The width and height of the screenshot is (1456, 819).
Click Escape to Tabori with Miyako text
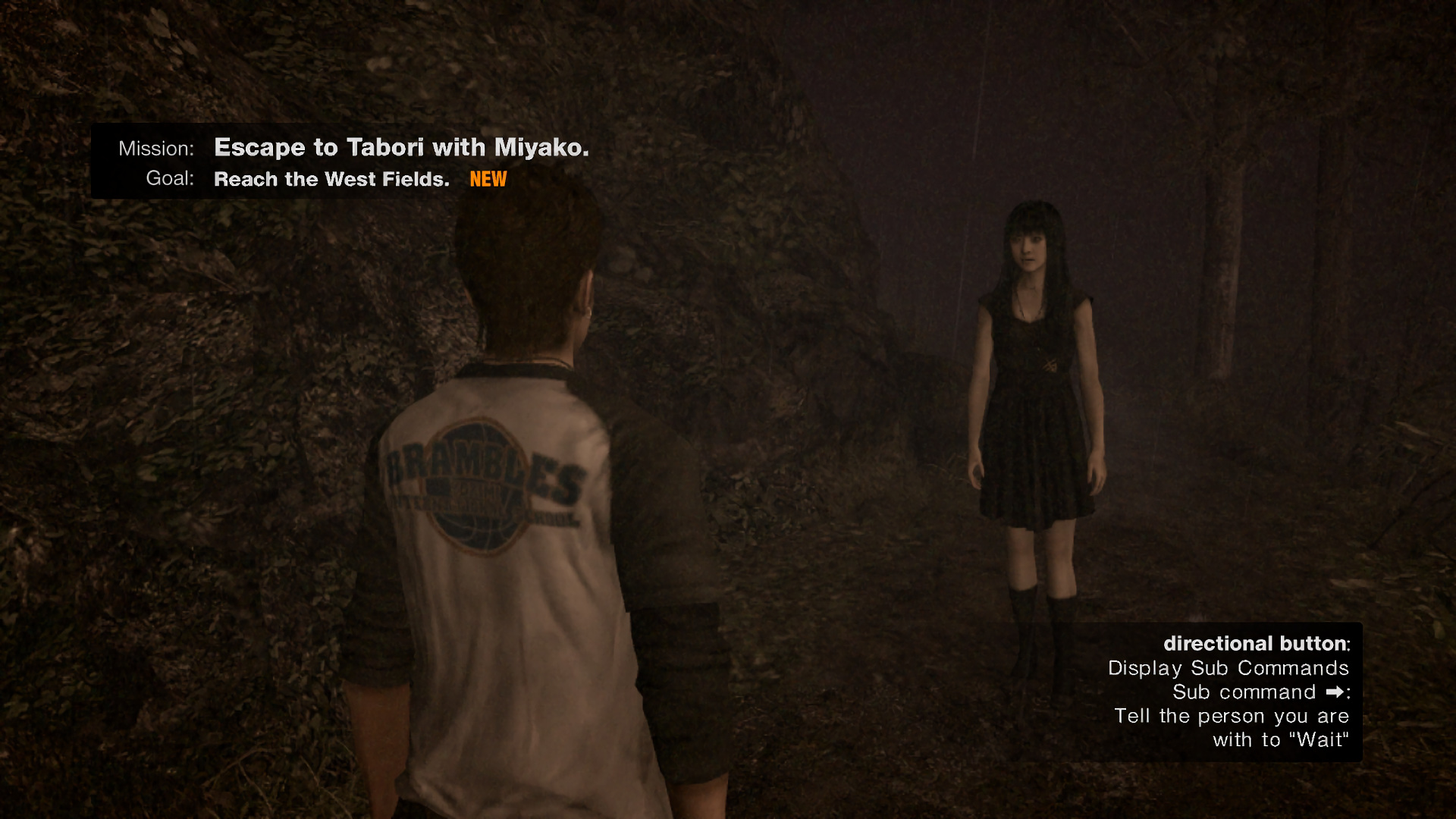(401, 147)
